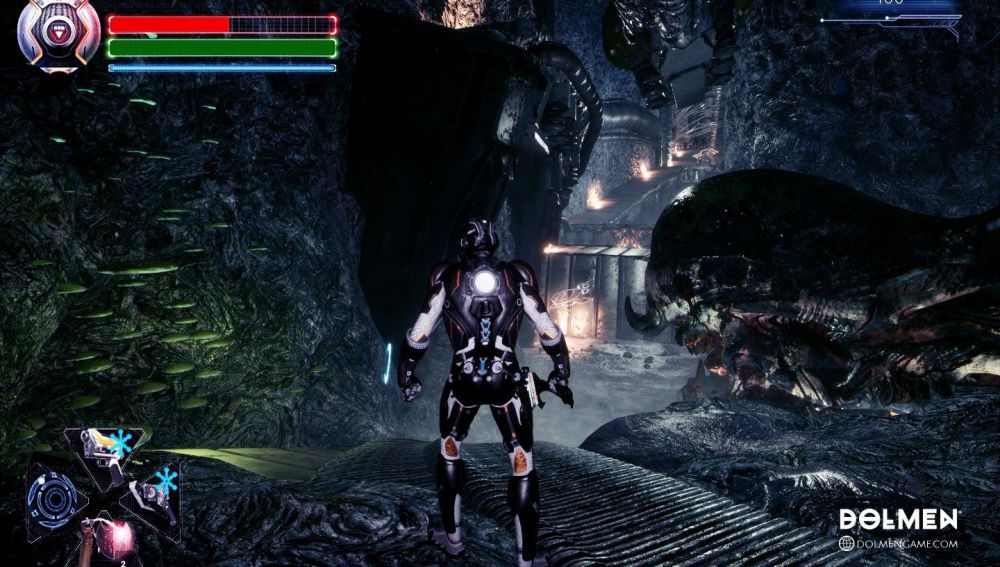Open the dolmengame.com website link

(x=899, y=544)
